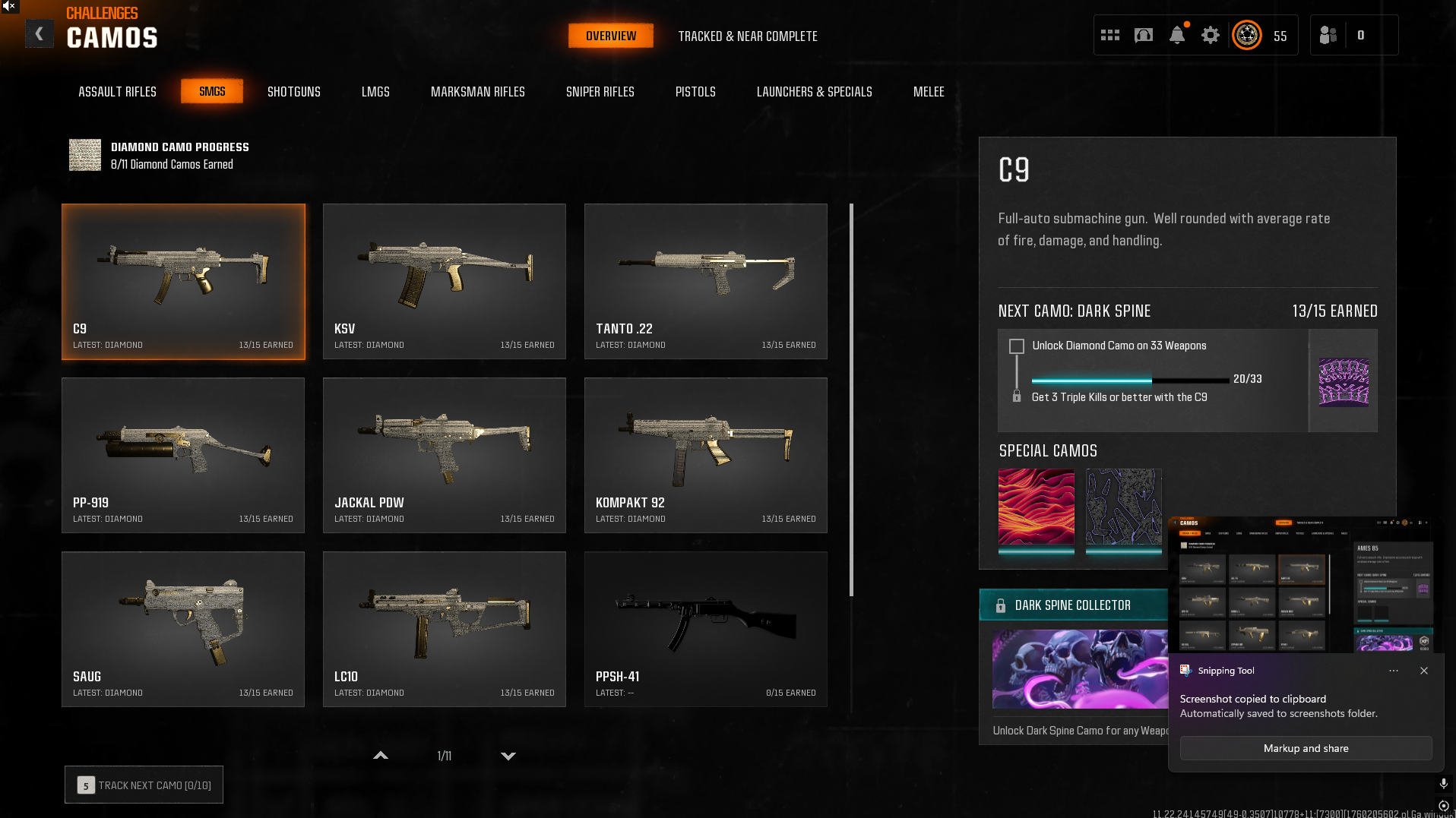Open Marksman Rifles camos
1456x818 pixels.
477,92
